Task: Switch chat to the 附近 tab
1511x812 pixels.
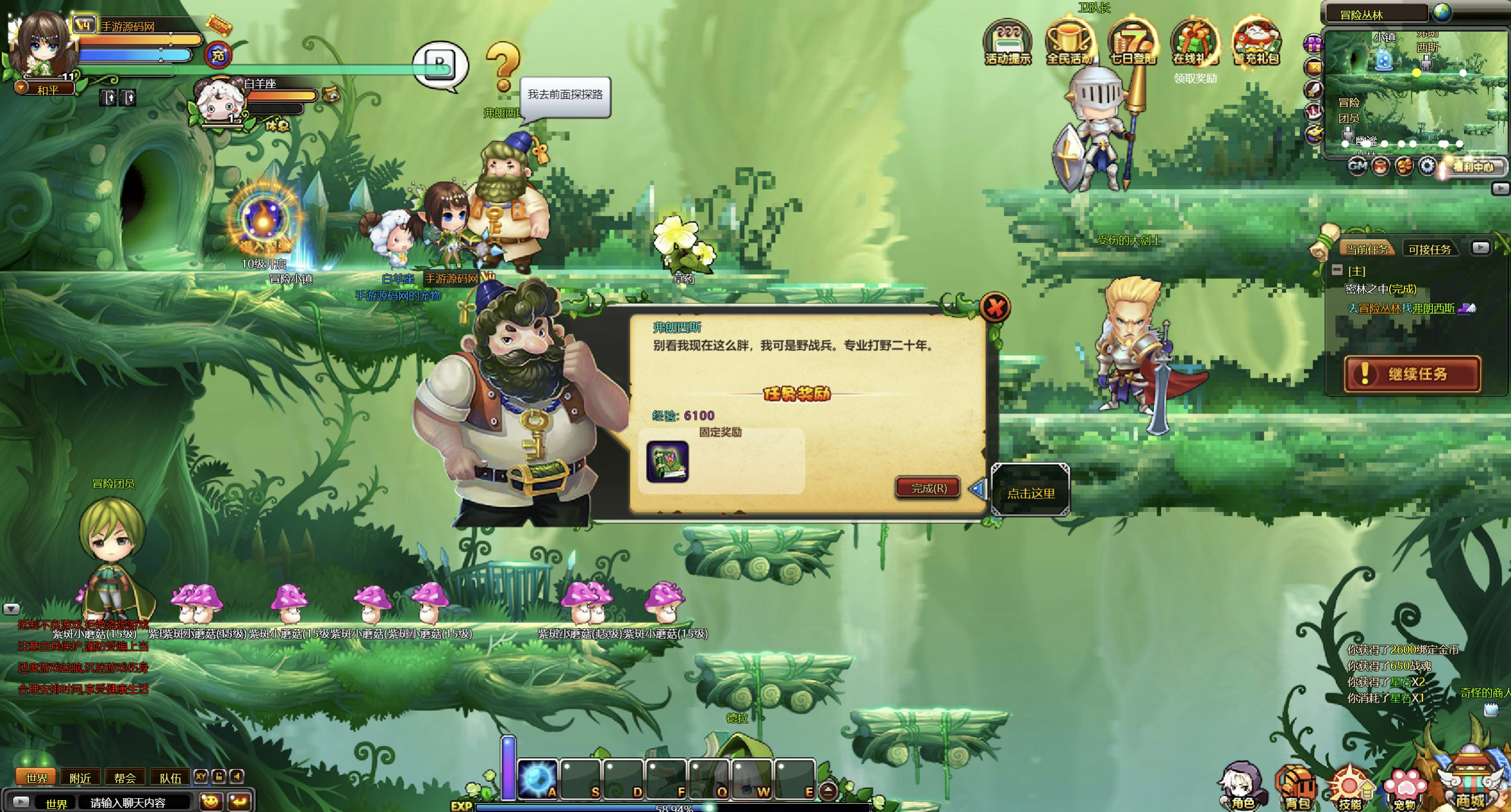Action: click(x=80, y=777)
